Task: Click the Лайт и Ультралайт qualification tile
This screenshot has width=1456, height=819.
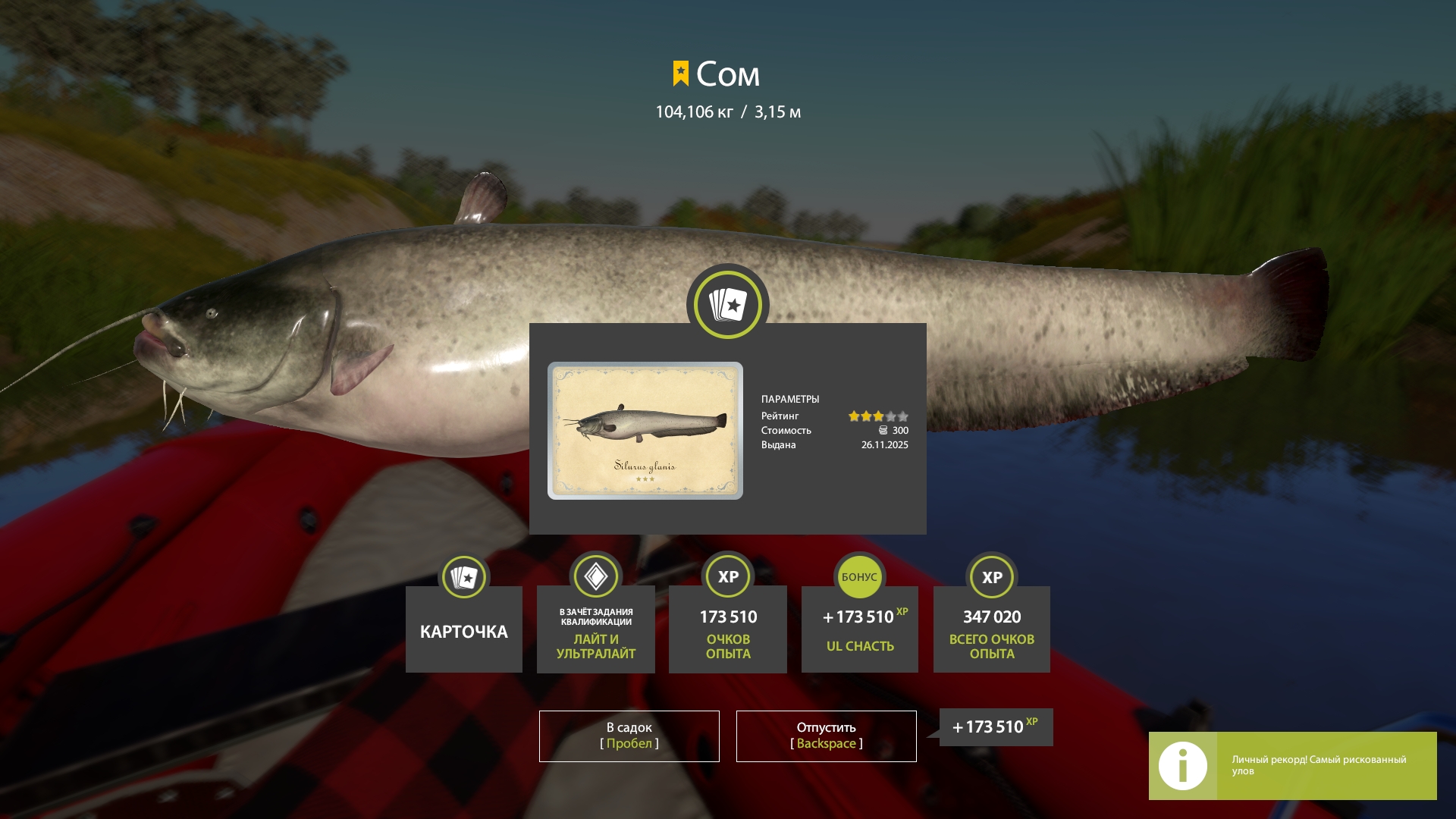Action: click(x=595, y=629)
